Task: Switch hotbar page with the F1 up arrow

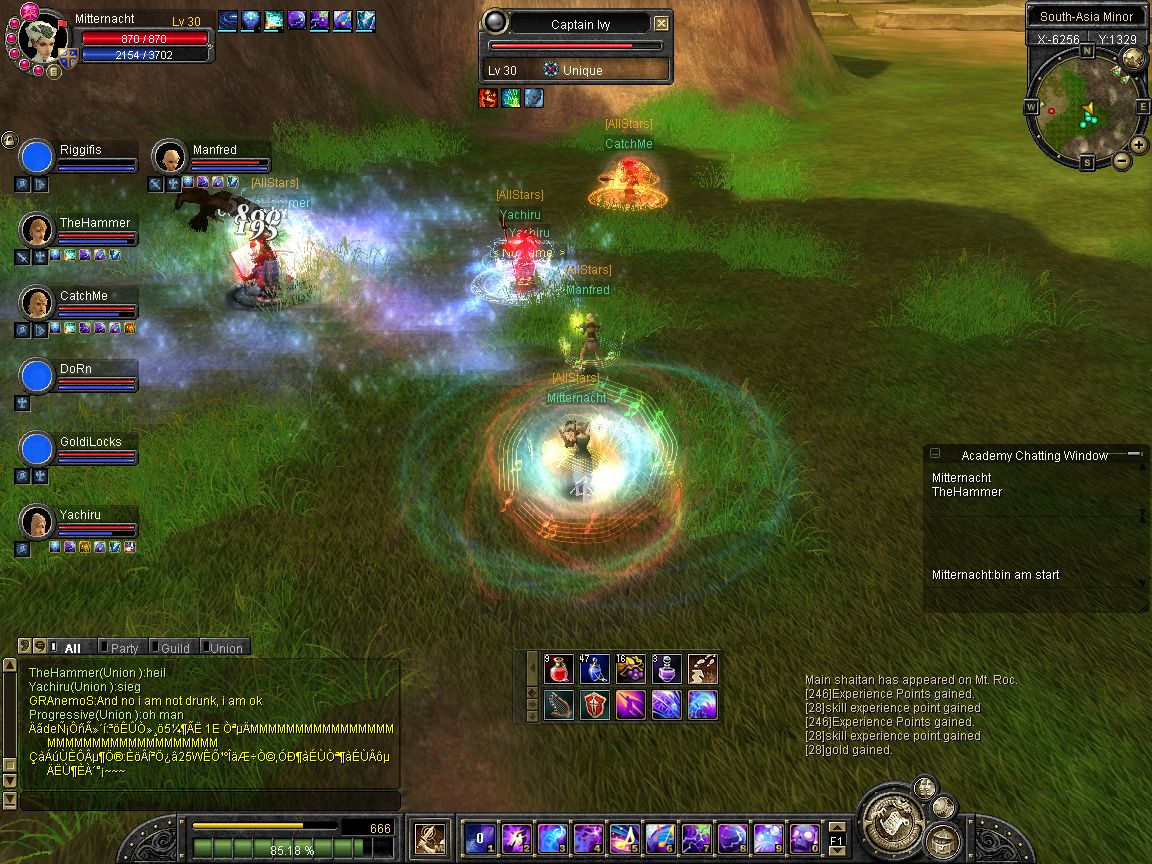Action: pos(838,827)
